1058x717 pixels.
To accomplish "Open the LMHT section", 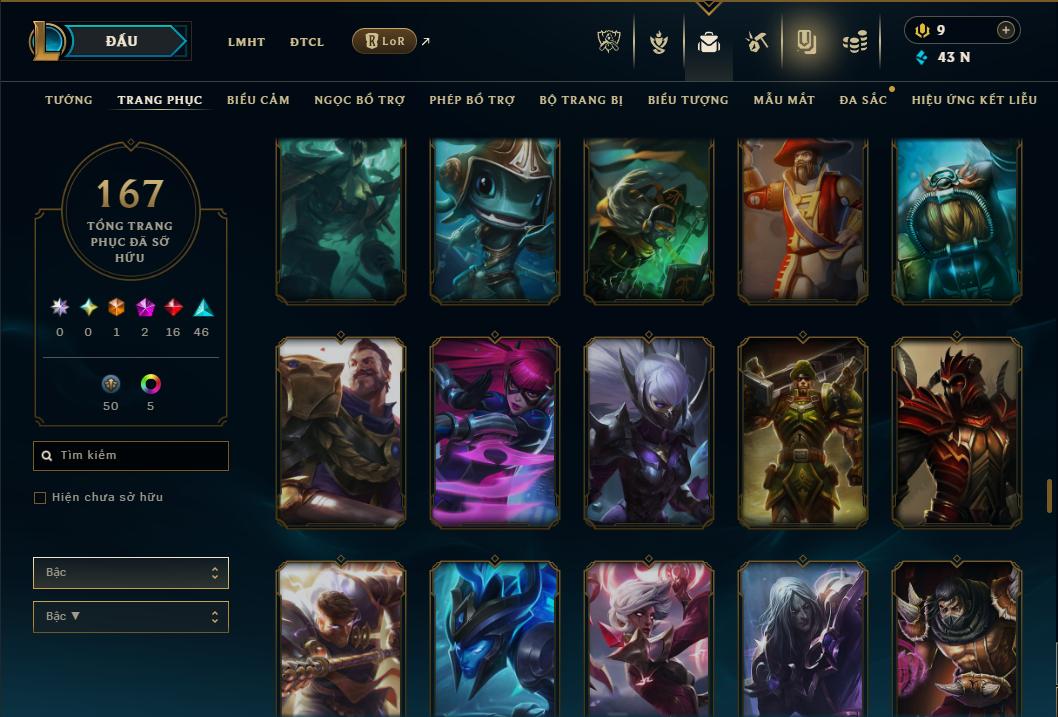I will 246,42.
